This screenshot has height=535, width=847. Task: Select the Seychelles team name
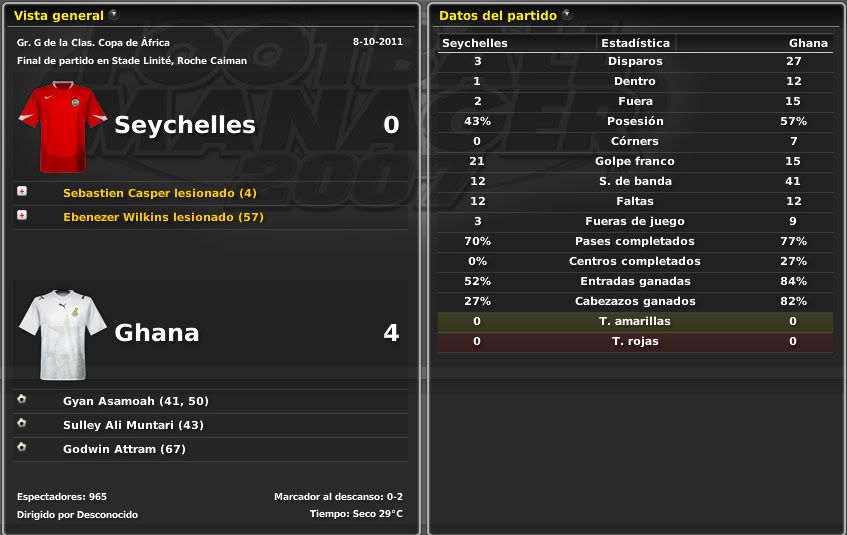pos(185,125)
